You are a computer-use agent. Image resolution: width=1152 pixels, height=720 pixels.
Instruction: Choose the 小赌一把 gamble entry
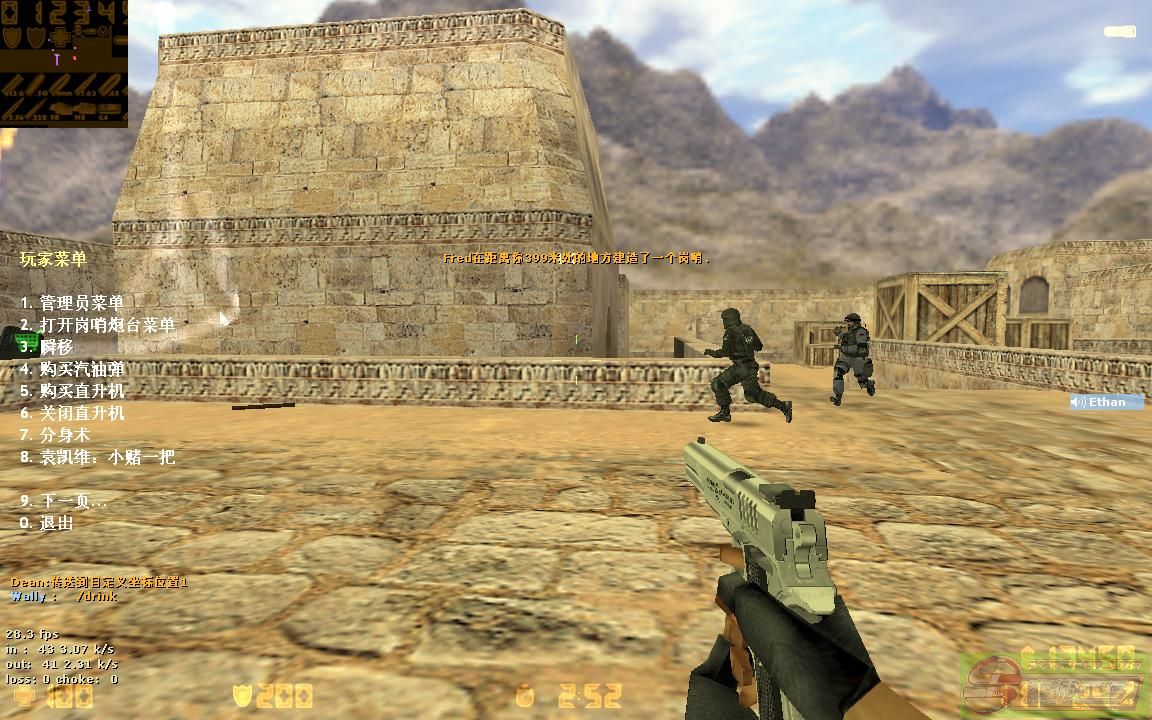coord(97,457)
